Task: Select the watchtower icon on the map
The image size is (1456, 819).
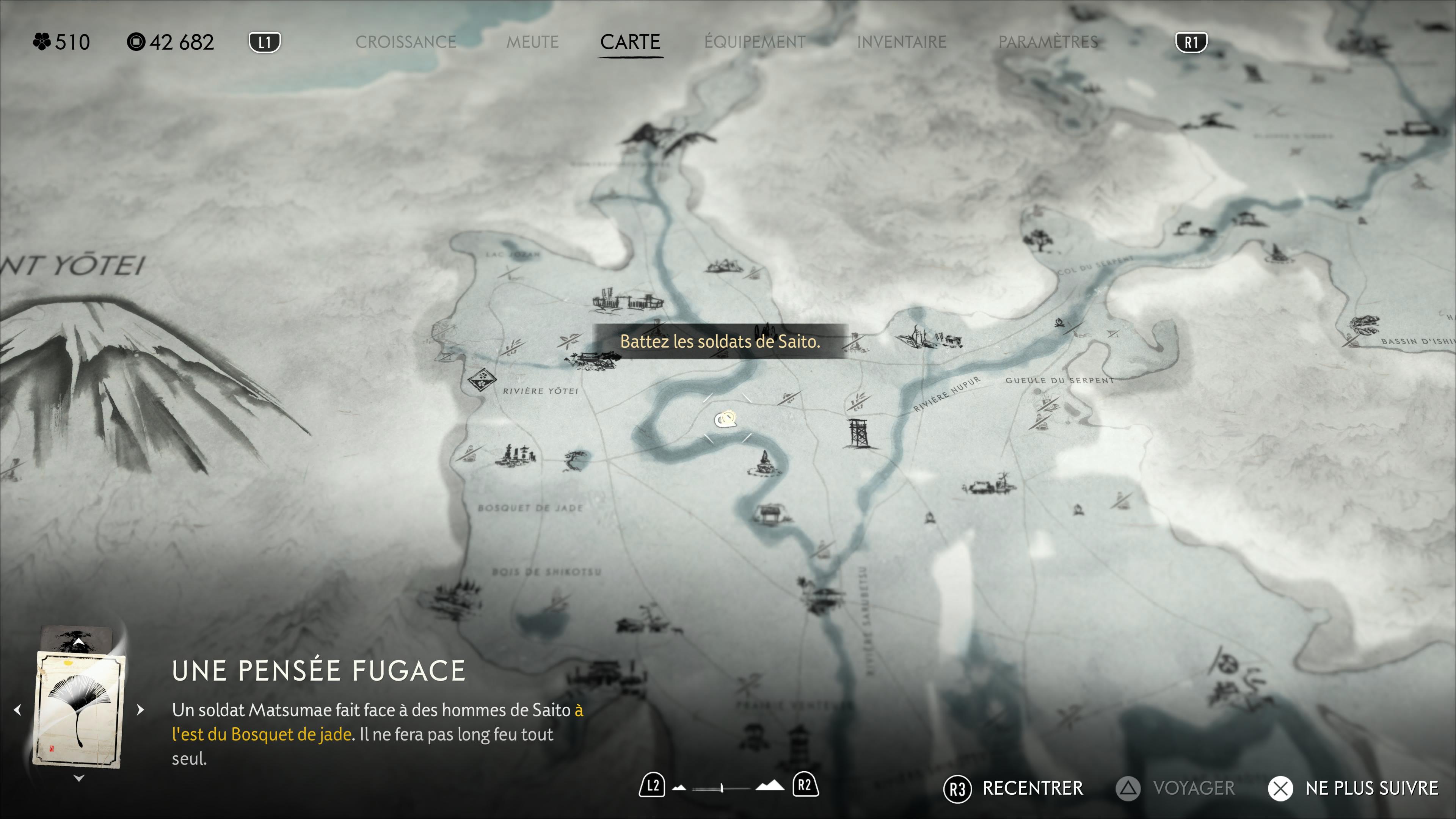Action: (858, 433)
